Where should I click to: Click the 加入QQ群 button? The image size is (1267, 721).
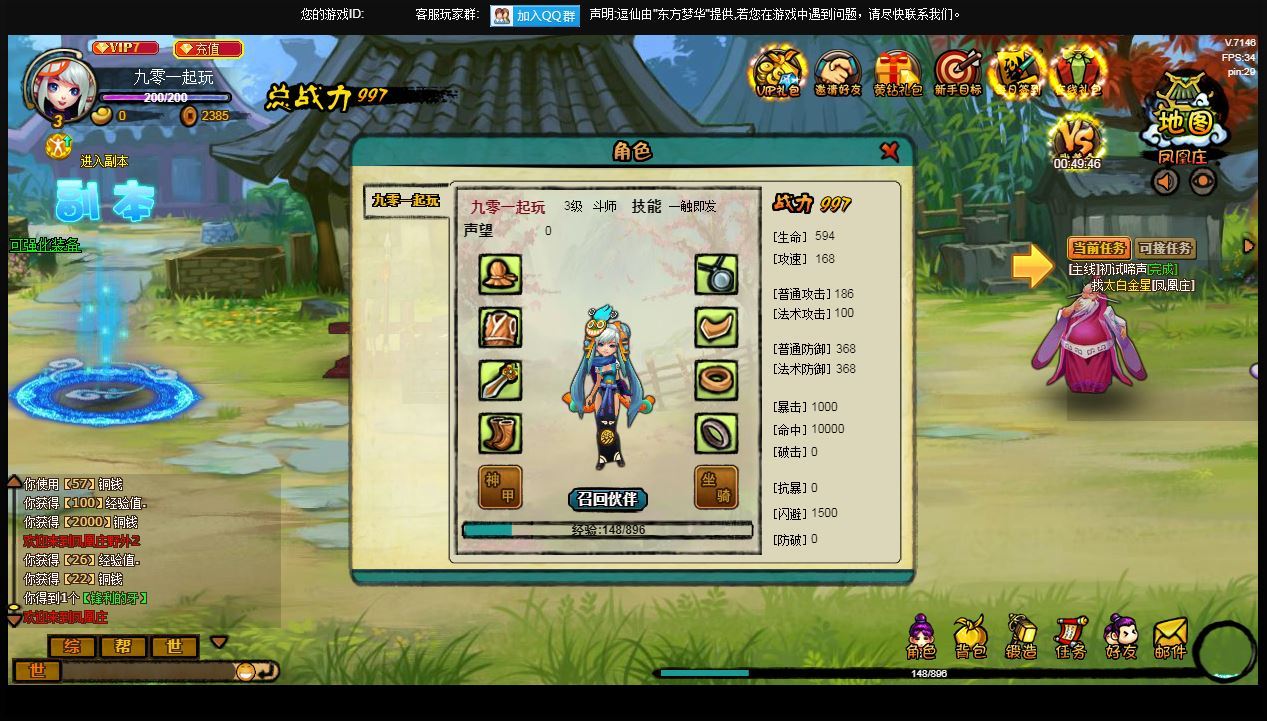[x=535, y=15]
